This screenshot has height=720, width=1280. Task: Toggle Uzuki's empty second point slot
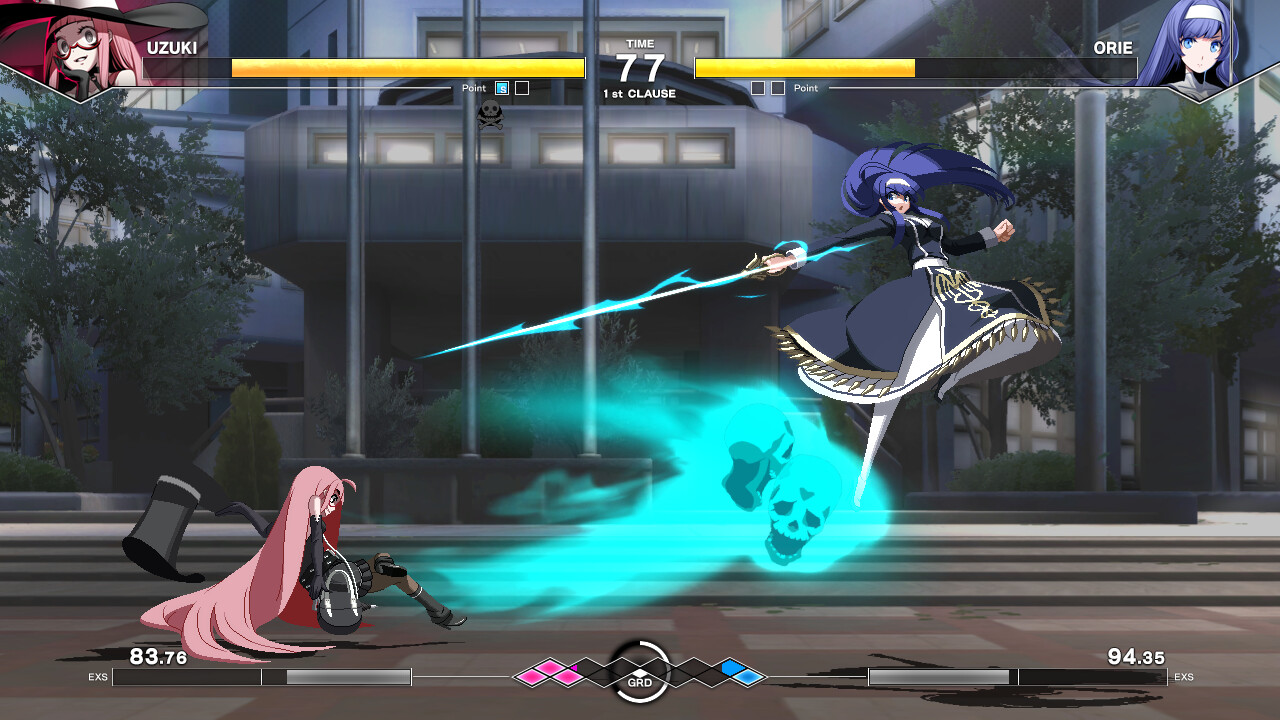(x=520, y=88)
